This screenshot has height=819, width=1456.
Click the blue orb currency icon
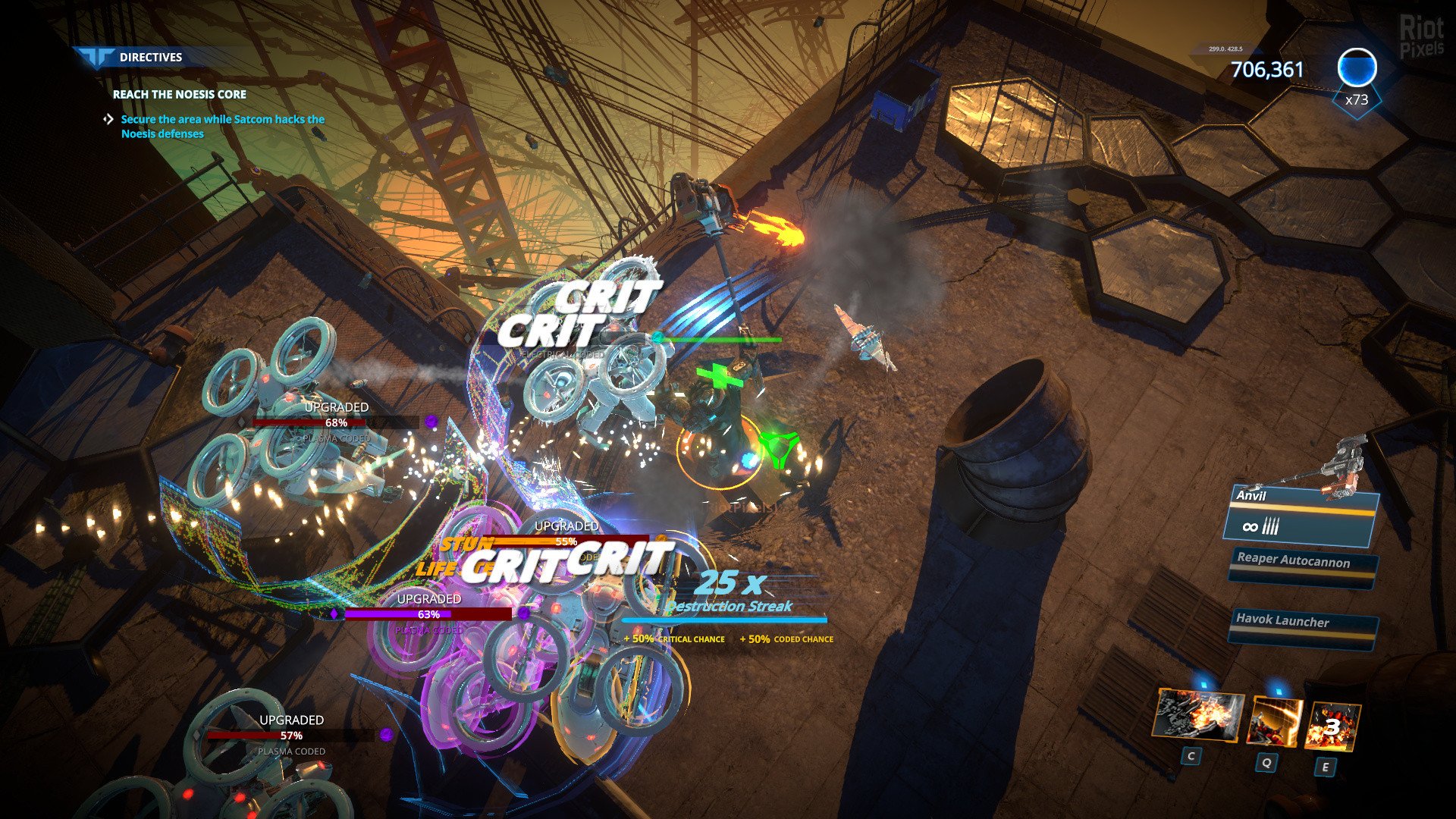tap(1356, 70)
